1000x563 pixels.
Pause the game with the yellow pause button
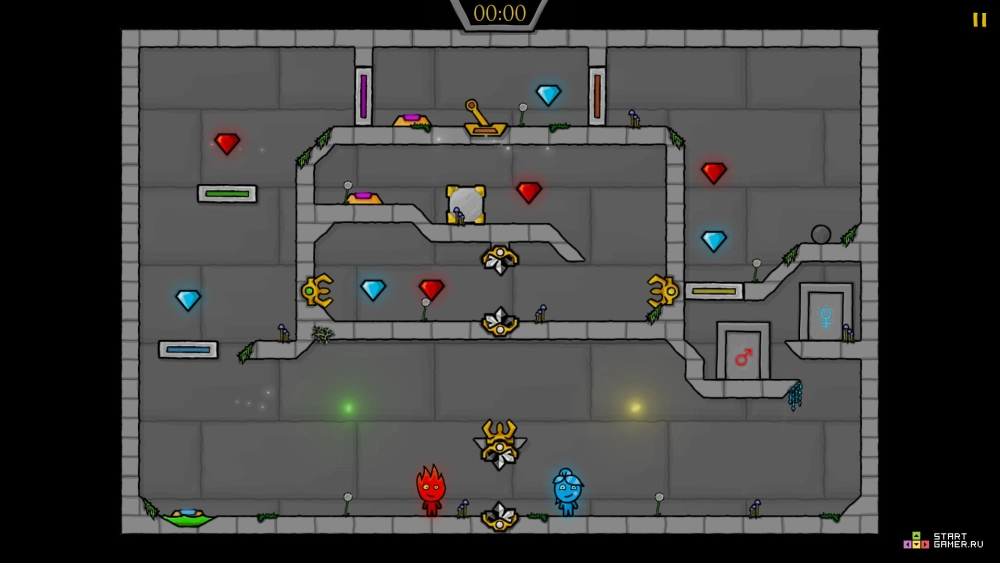point(979,20)
